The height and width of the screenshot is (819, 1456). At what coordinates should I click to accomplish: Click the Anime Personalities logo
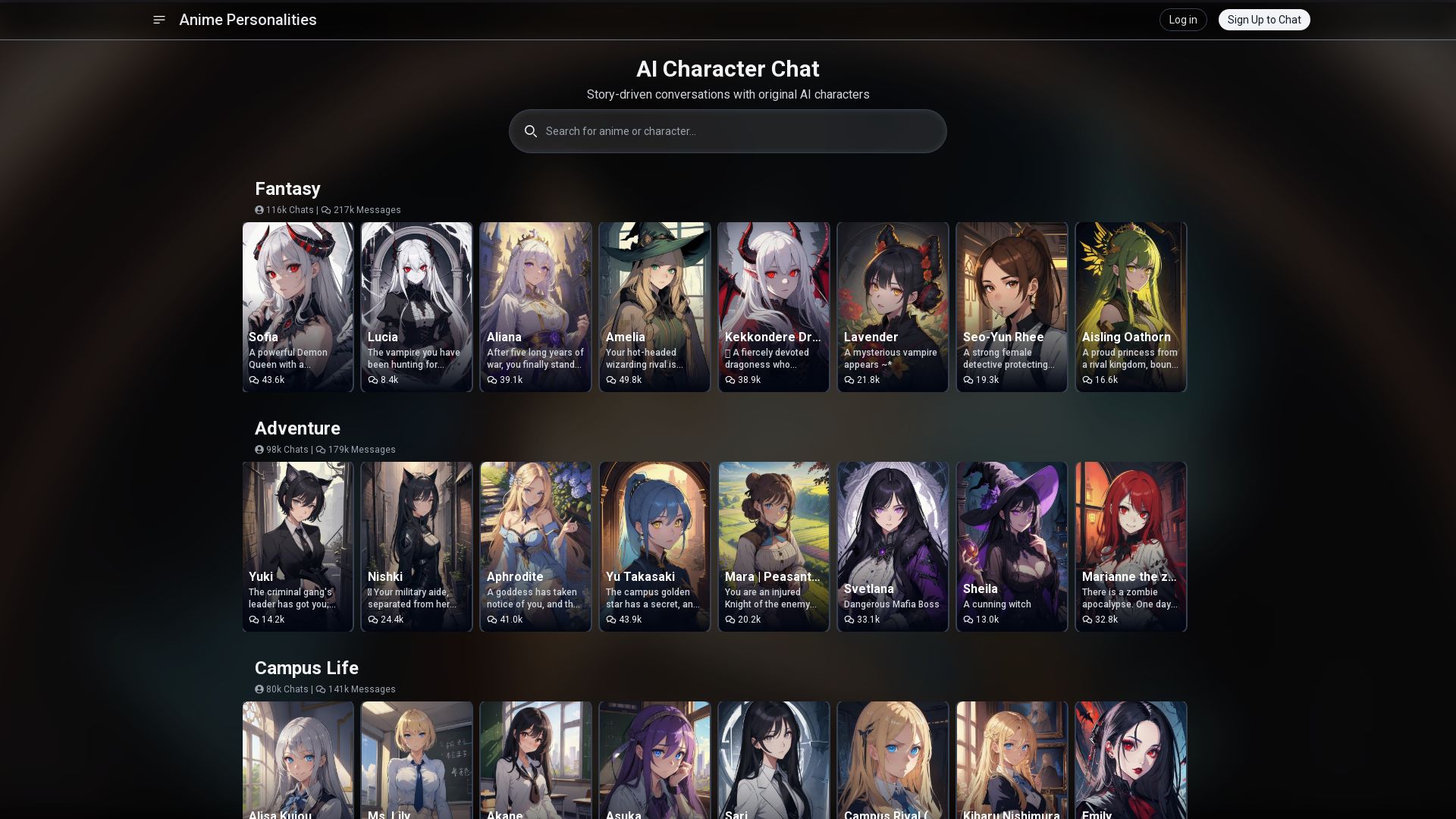click(247, 20)
